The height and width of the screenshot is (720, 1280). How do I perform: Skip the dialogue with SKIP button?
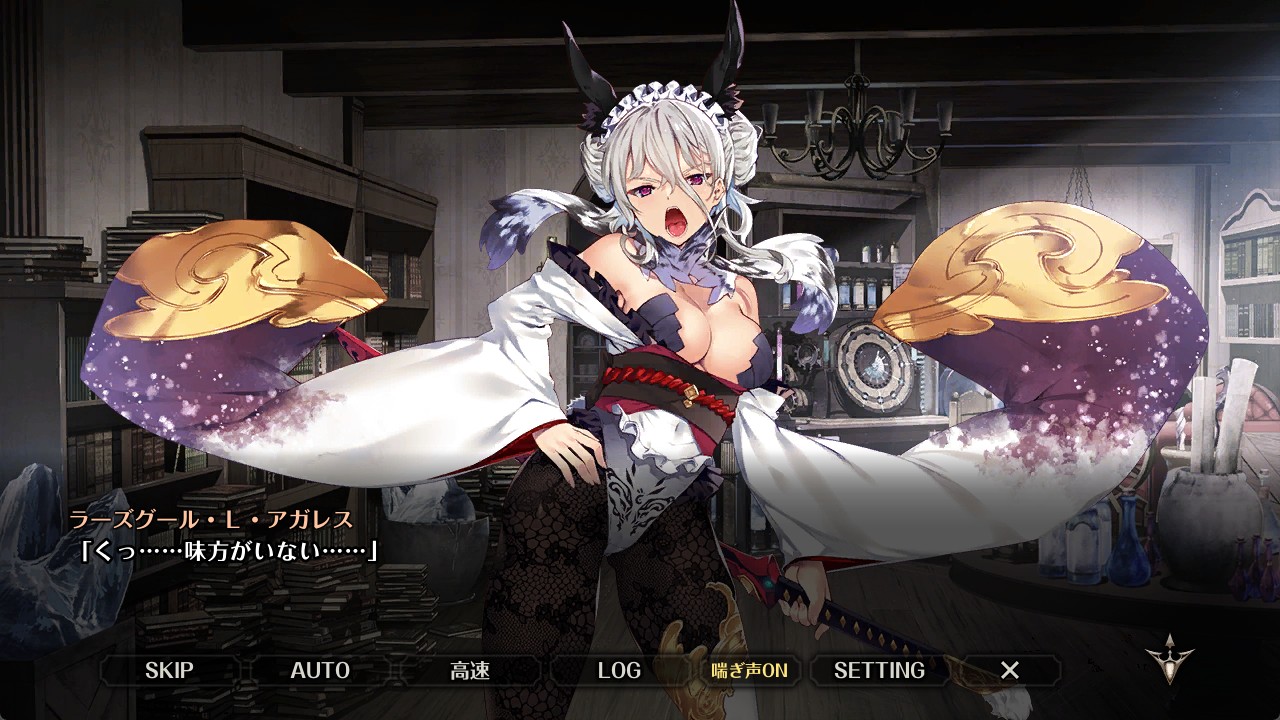click(169, 670)
